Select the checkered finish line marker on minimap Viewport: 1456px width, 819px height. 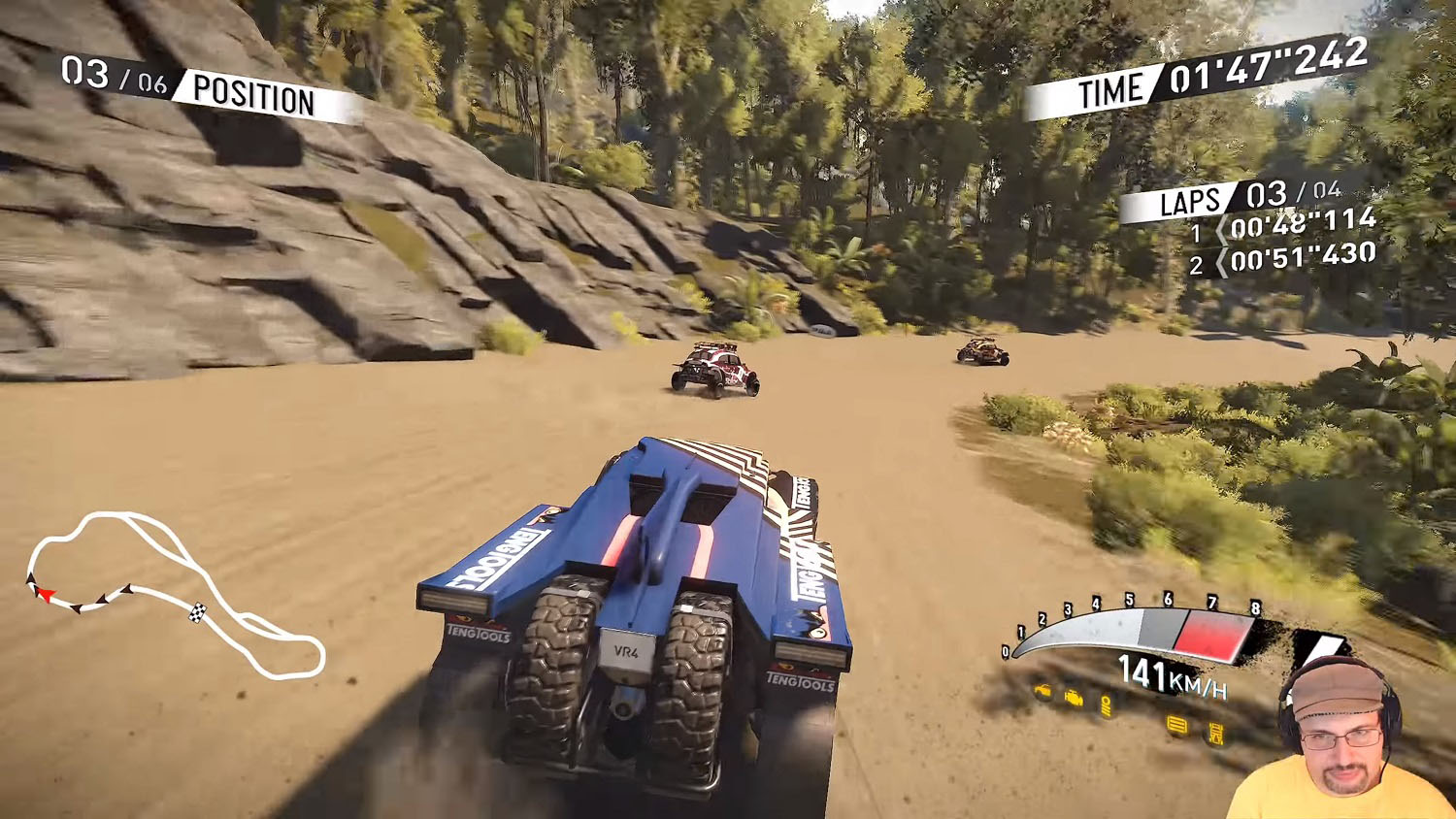[197, 611]
